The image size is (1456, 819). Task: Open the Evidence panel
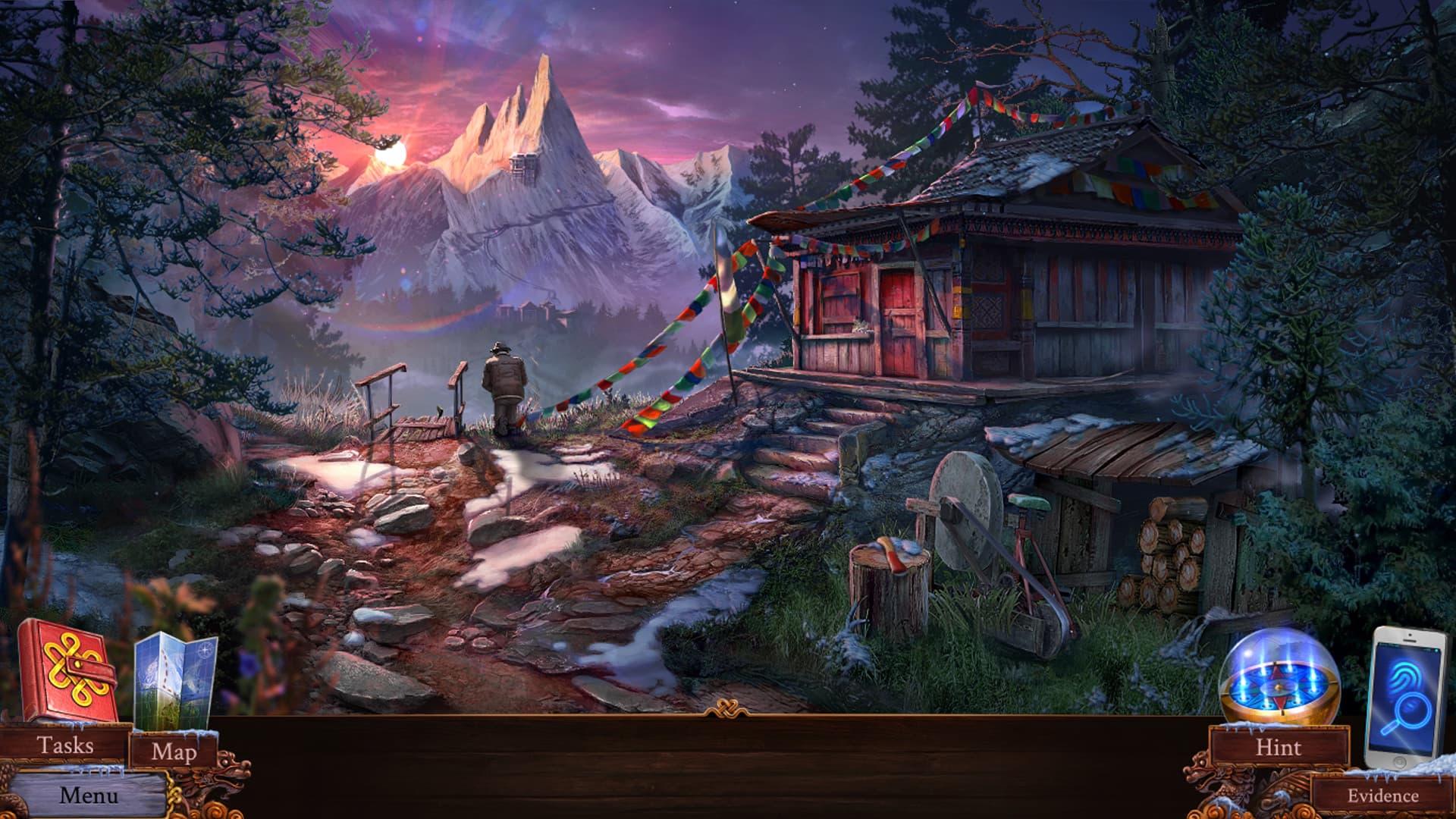(x=1380, y=796)
